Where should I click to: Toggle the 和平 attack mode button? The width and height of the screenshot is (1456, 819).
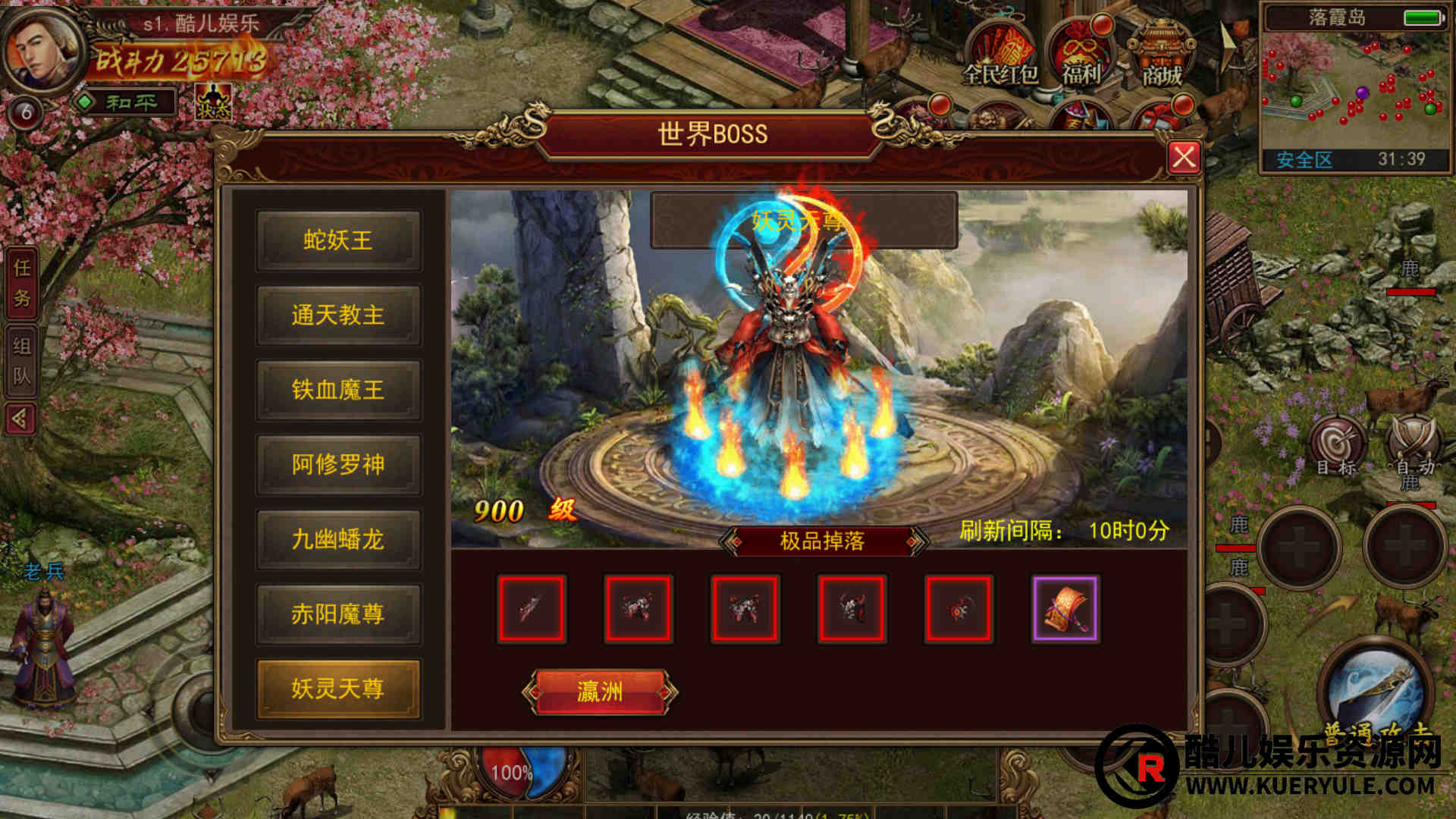pos(127,102)
